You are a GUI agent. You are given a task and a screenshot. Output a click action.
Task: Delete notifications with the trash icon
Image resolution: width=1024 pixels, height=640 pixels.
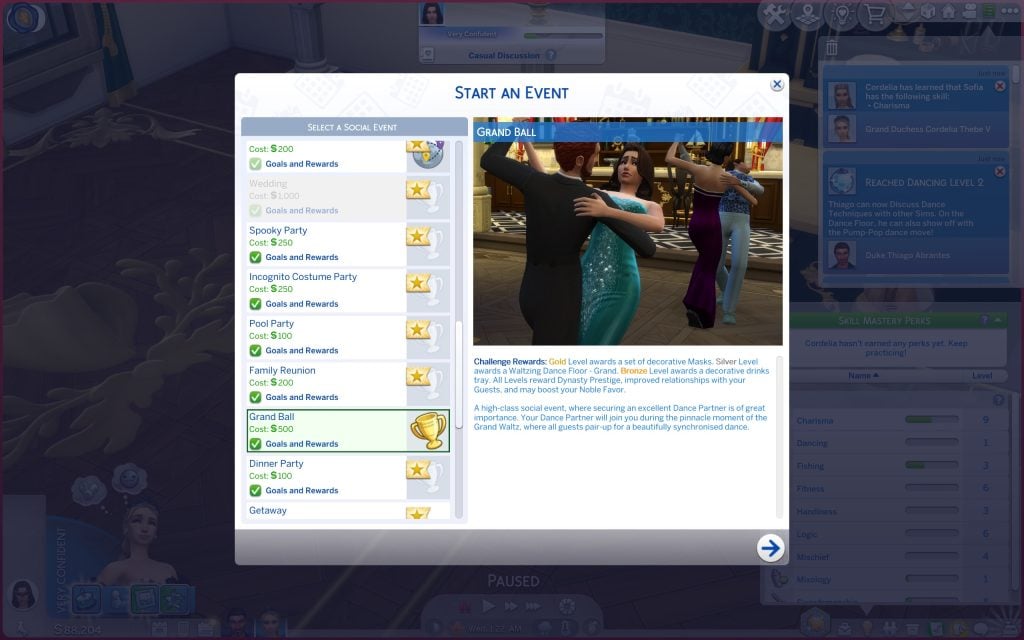(x=832, y=48)
